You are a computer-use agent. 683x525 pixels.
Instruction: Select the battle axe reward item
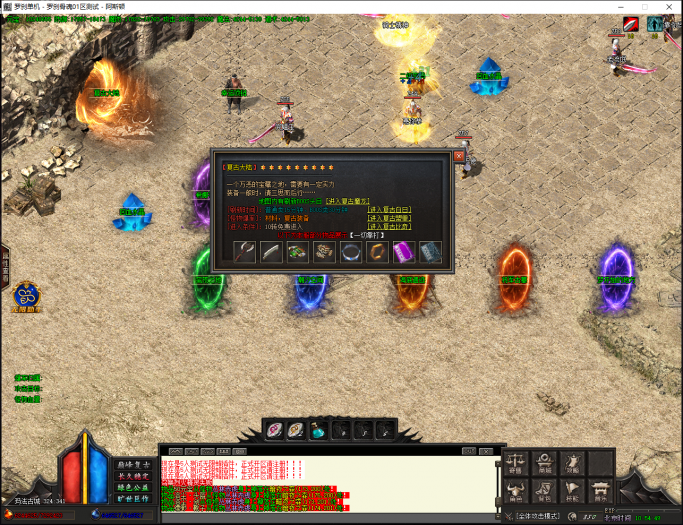point(246,253)
